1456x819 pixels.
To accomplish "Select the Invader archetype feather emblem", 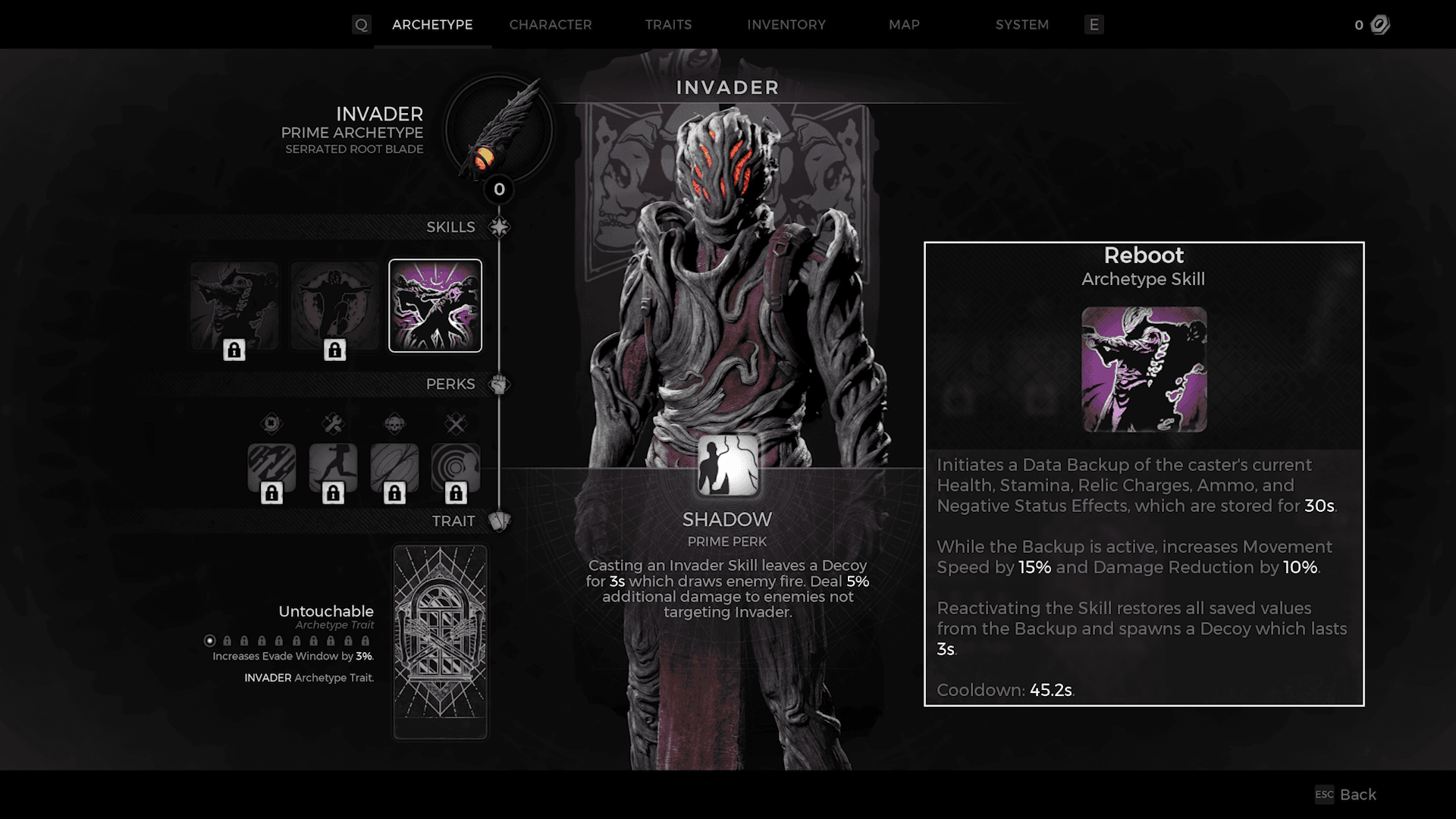I will [x=498, y=129].
